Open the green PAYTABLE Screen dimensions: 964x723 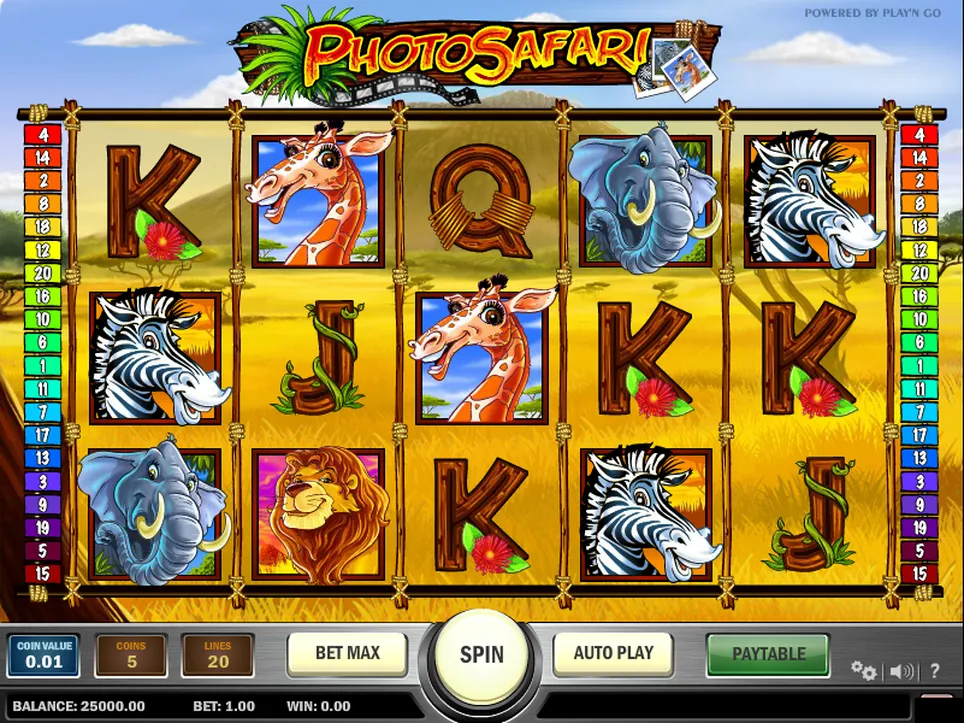click(768, 654)
